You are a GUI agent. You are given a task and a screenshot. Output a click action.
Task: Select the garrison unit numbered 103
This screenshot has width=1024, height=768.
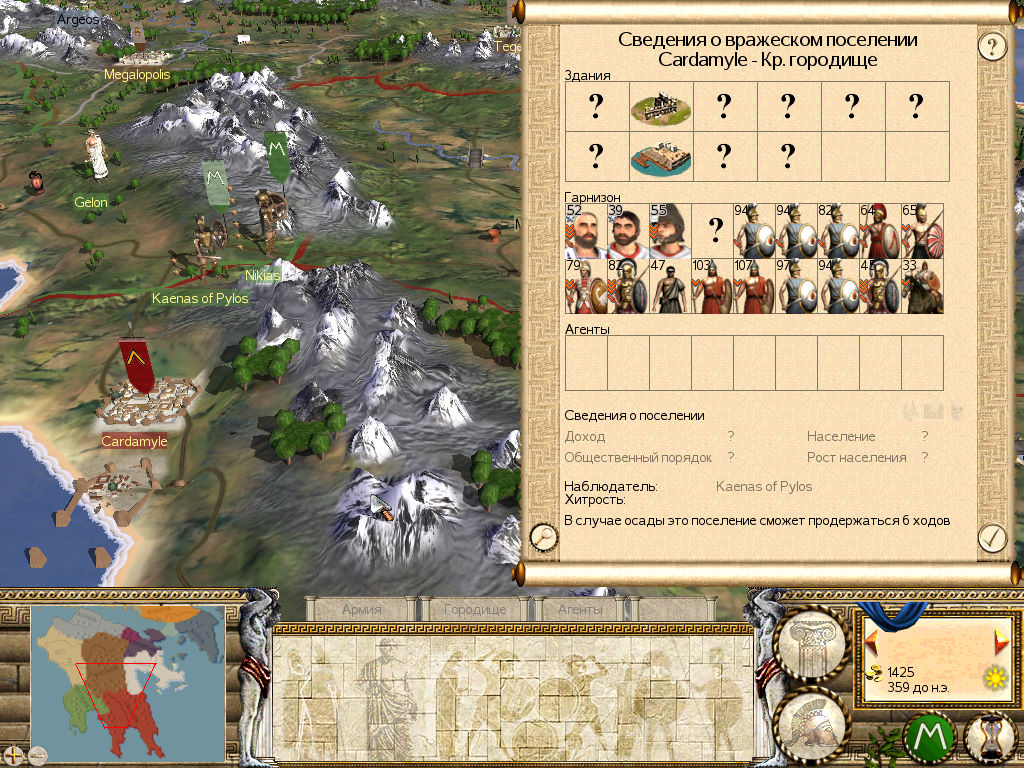[x=713, y=287]
